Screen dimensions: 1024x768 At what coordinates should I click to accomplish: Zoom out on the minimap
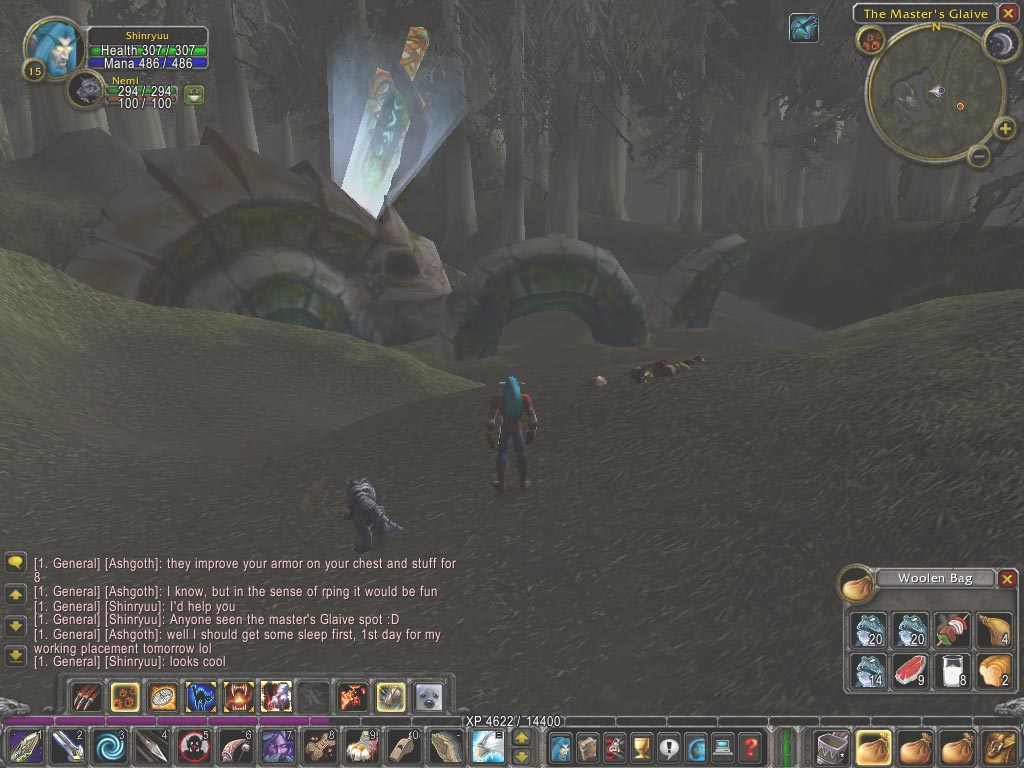click(979, 156)
